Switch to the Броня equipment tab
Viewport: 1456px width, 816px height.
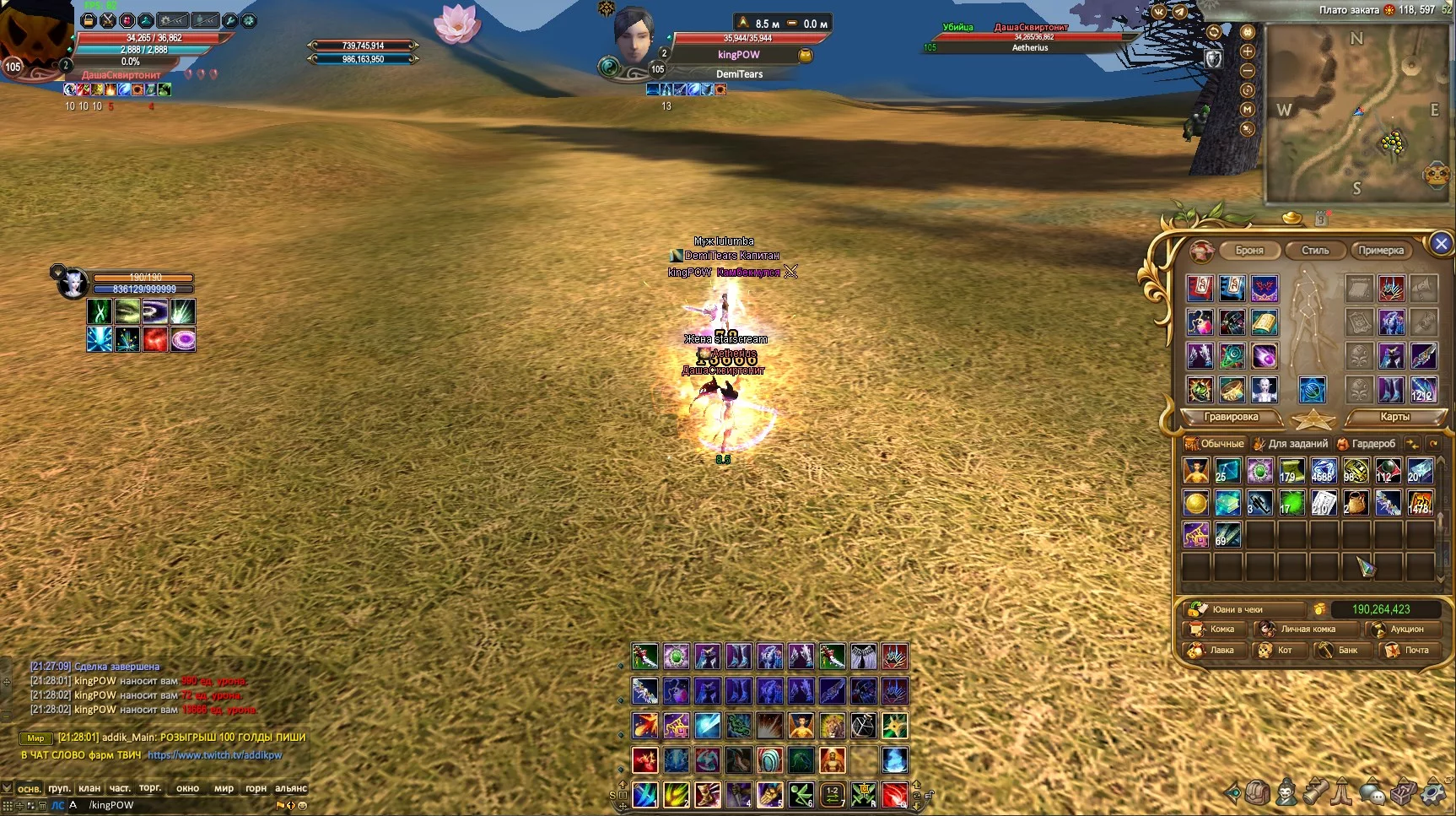[x=1249, y=251]
